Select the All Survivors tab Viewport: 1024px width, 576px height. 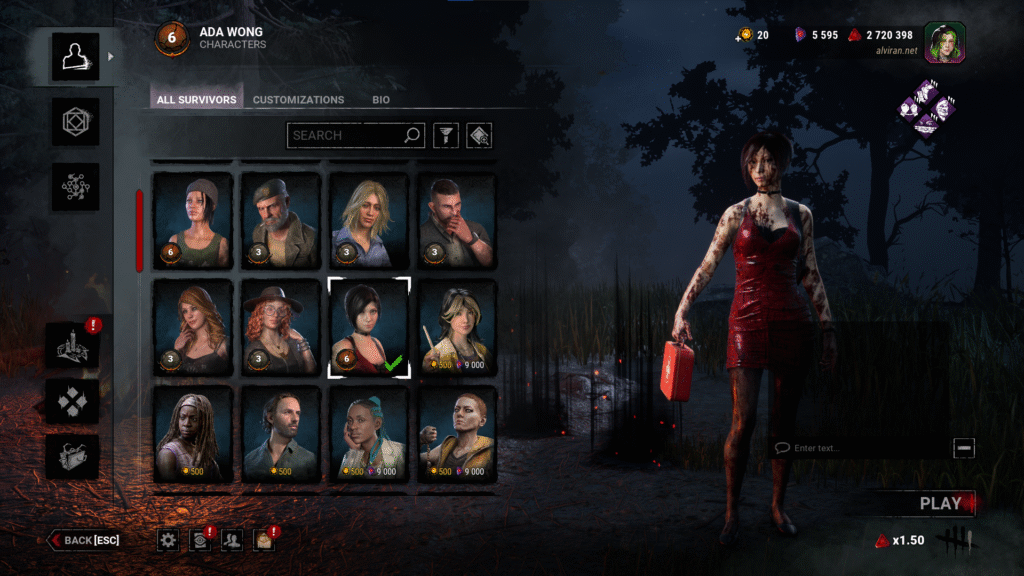(x=197, y=100)
